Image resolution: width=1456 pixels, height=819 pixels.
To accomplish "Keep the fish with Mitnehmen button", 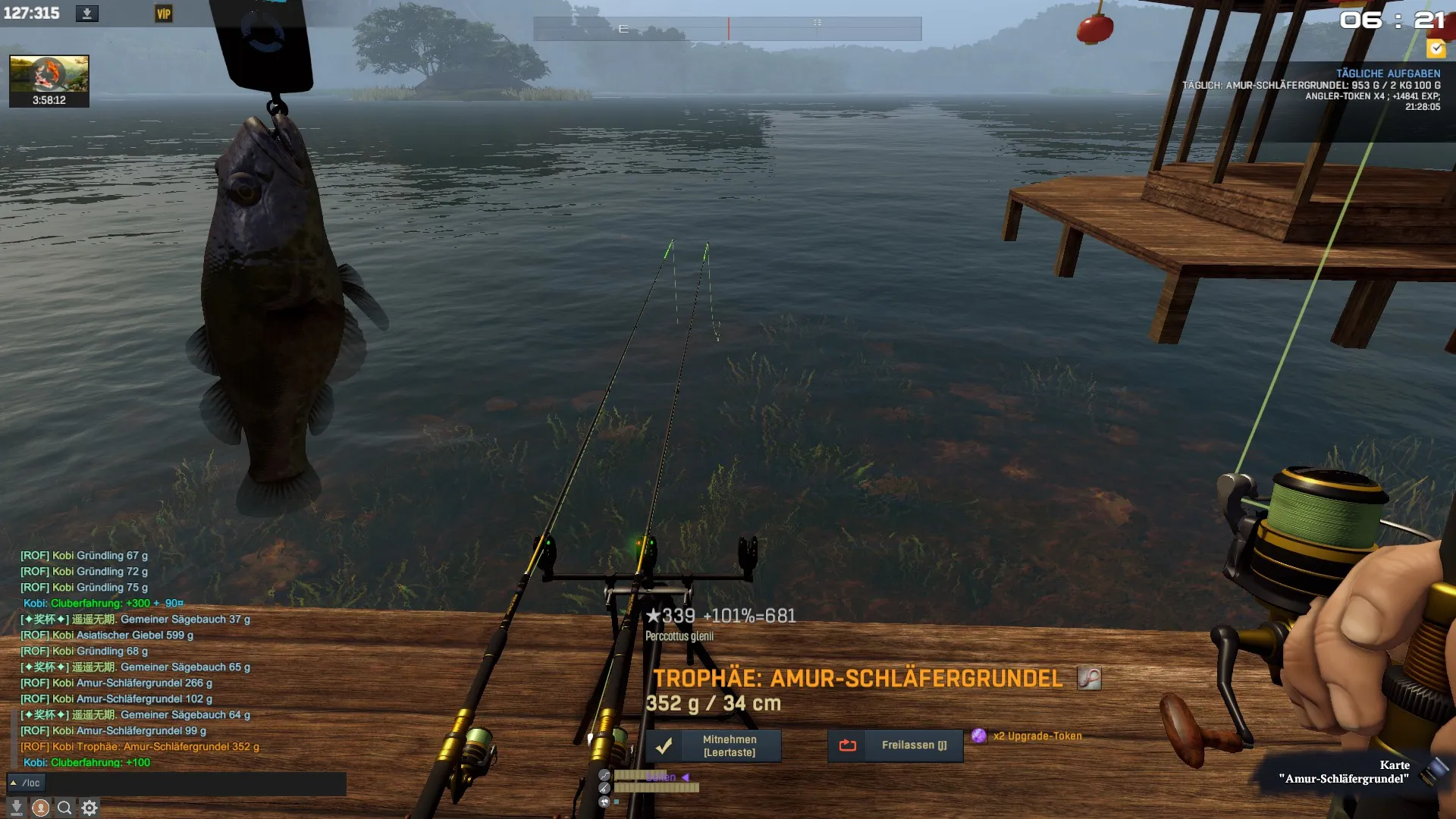I will pos(713,745).
